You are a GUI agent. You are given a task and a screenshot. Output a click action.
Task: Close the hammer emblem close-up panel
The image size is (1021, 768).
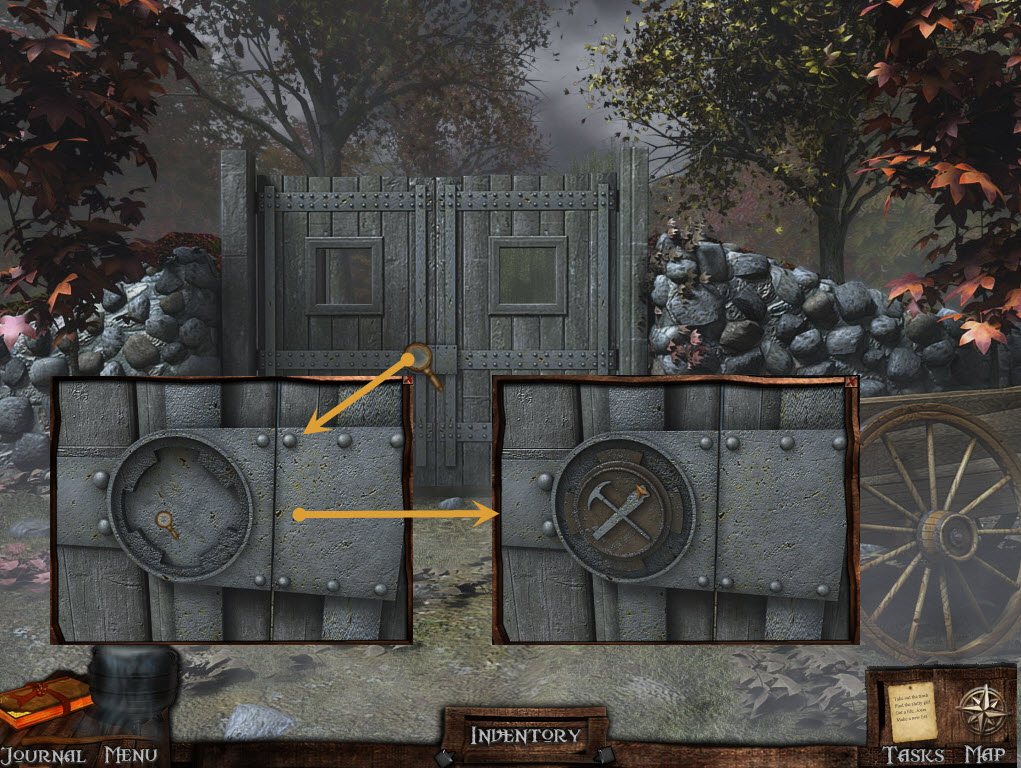[x=849, y=383]
